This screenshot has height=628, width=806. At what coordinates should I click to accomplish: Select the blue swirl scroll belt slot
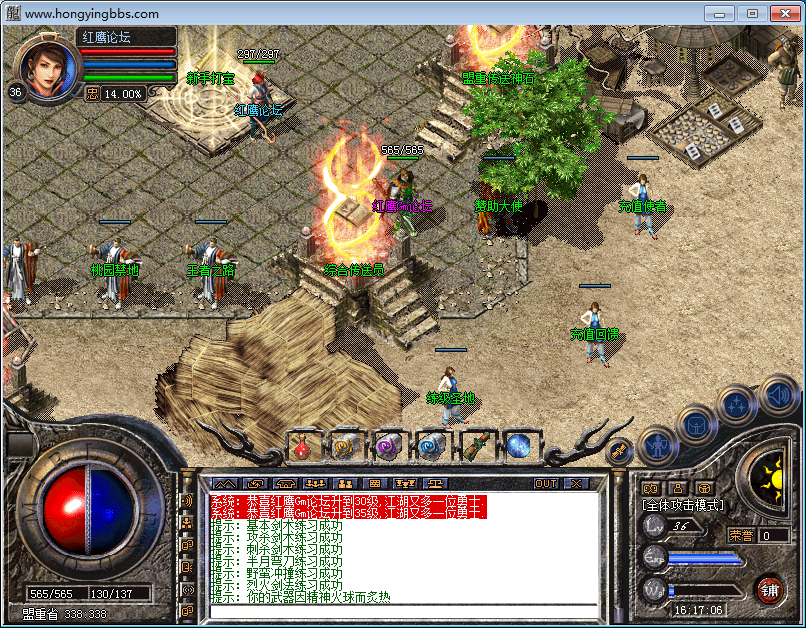point(431,446)
